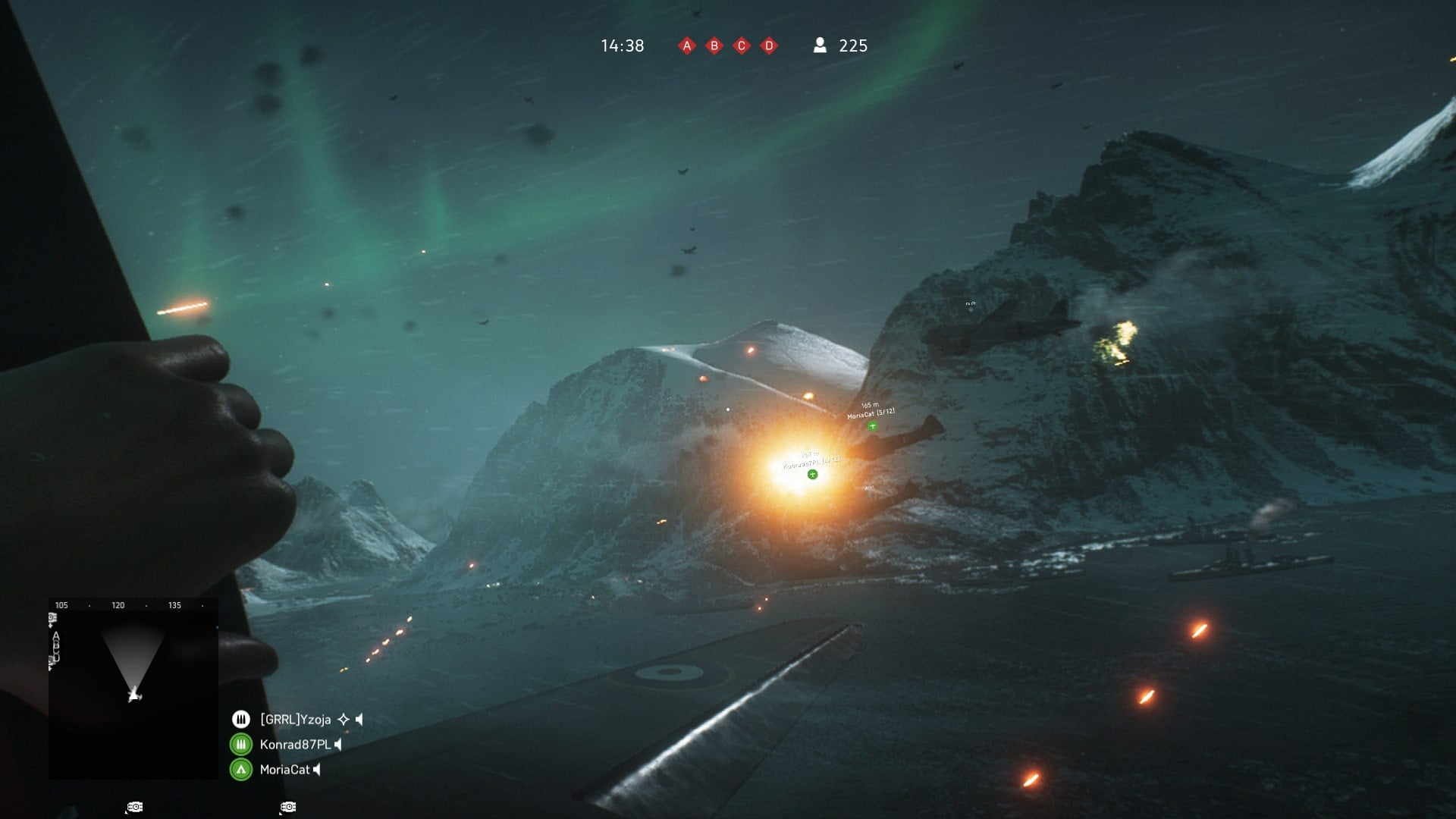Click the squad leader star beside Yzoja
1456x819 pixels.
344,719
